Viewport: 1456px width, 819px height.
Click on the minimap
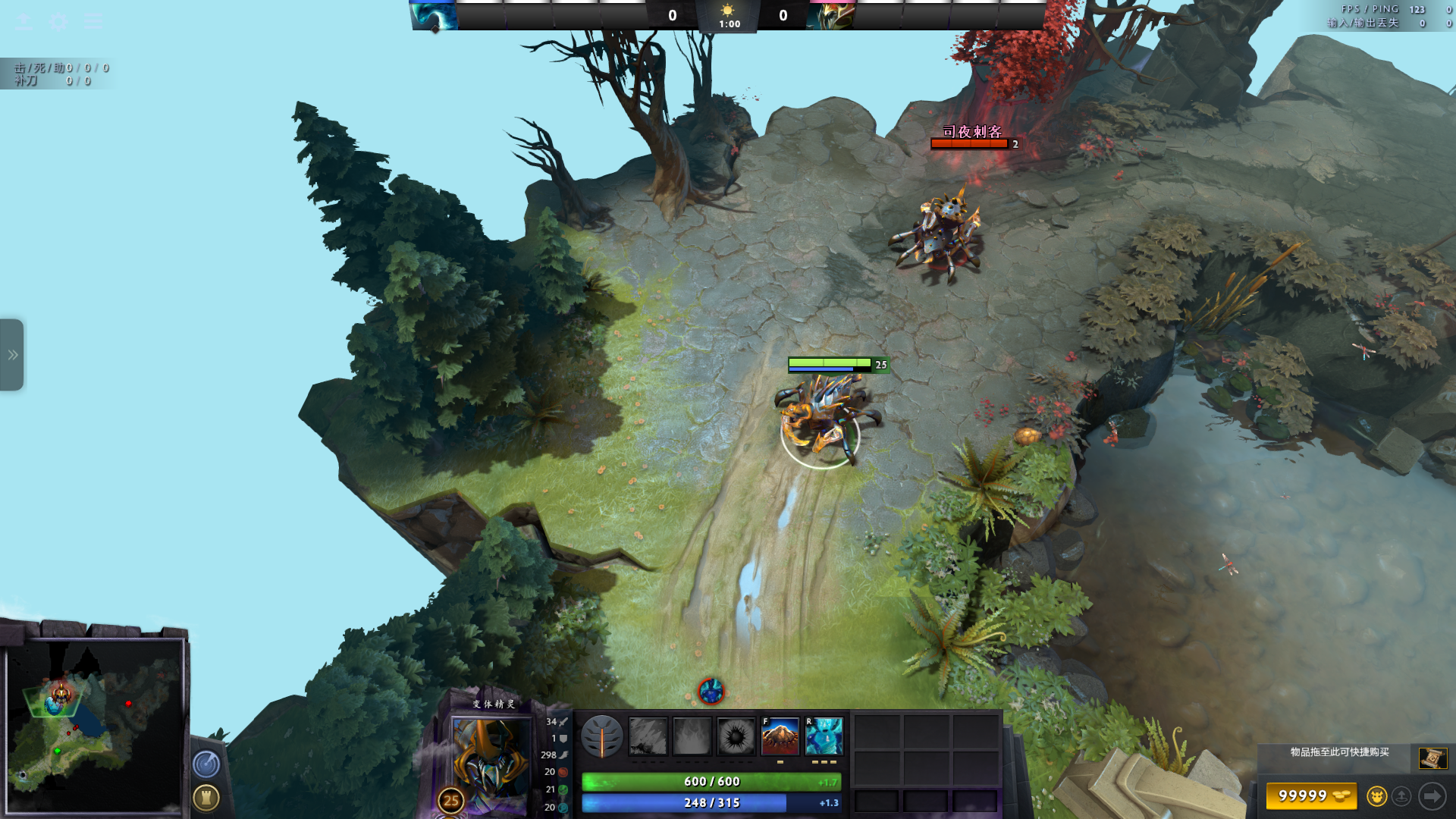pyautogui.click(x=95, y=726)
